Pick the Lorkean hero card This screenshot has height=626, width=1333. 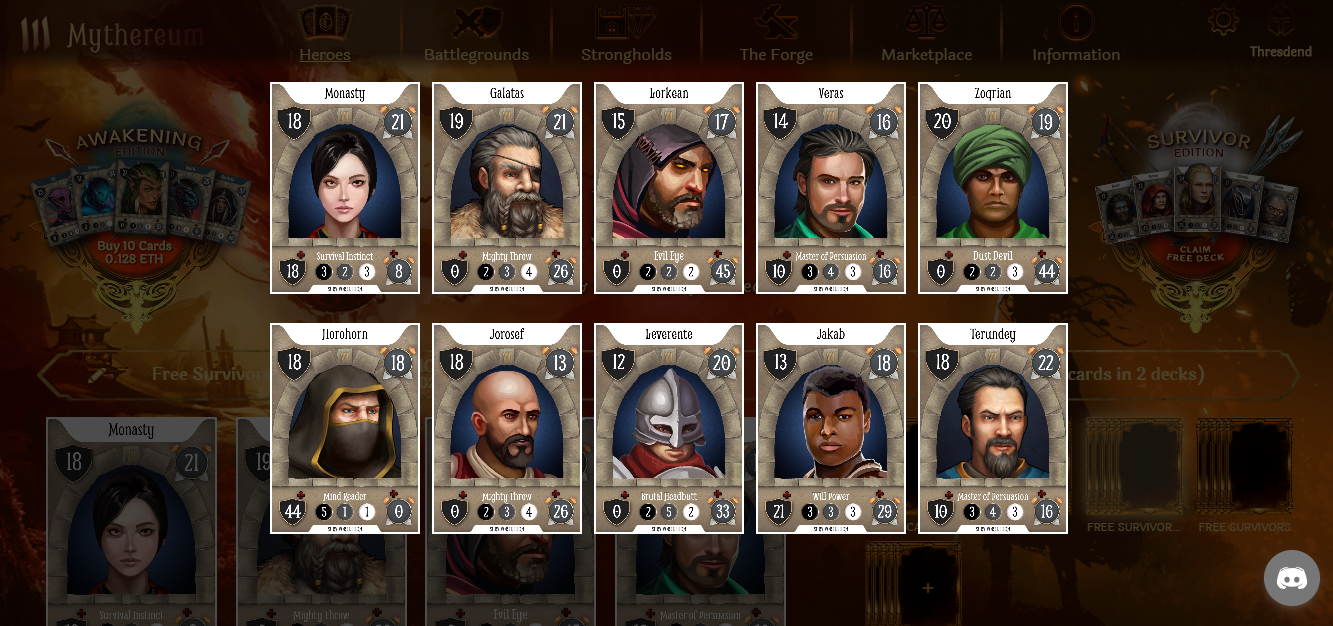669,188
